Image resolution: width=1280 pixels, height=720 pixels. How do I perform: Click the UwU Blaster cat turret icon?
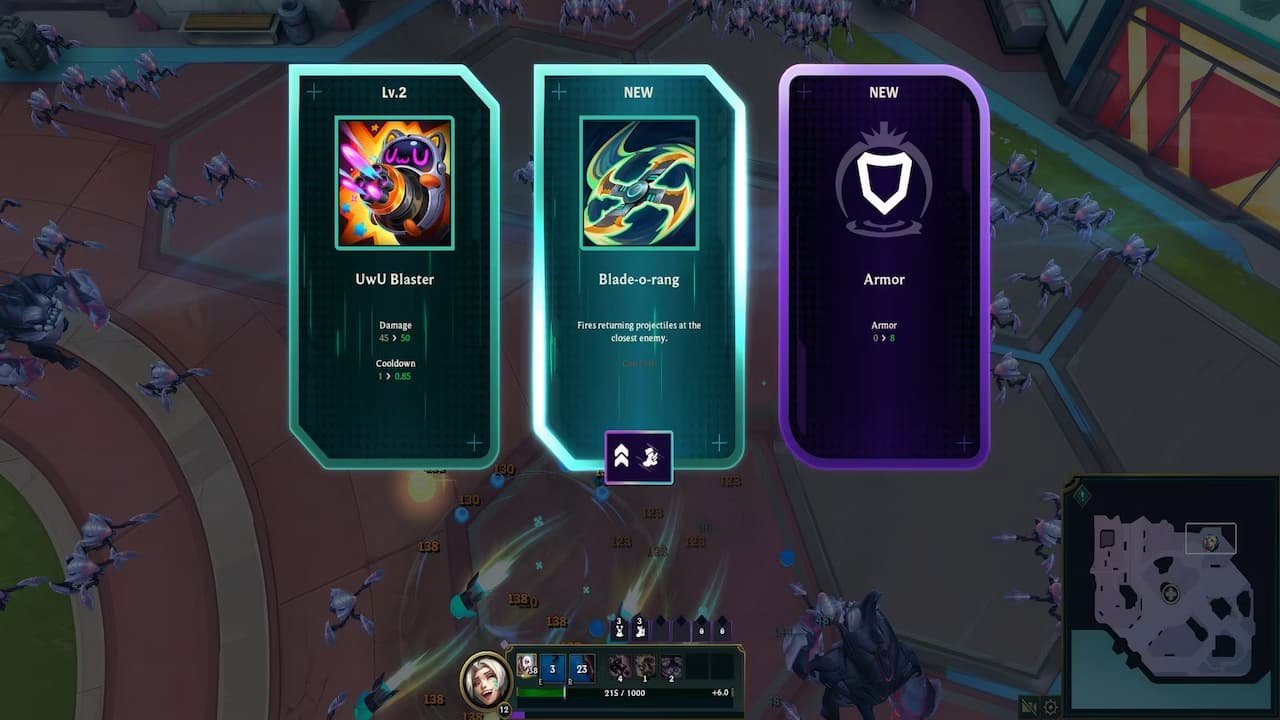[x=394, y=181]
